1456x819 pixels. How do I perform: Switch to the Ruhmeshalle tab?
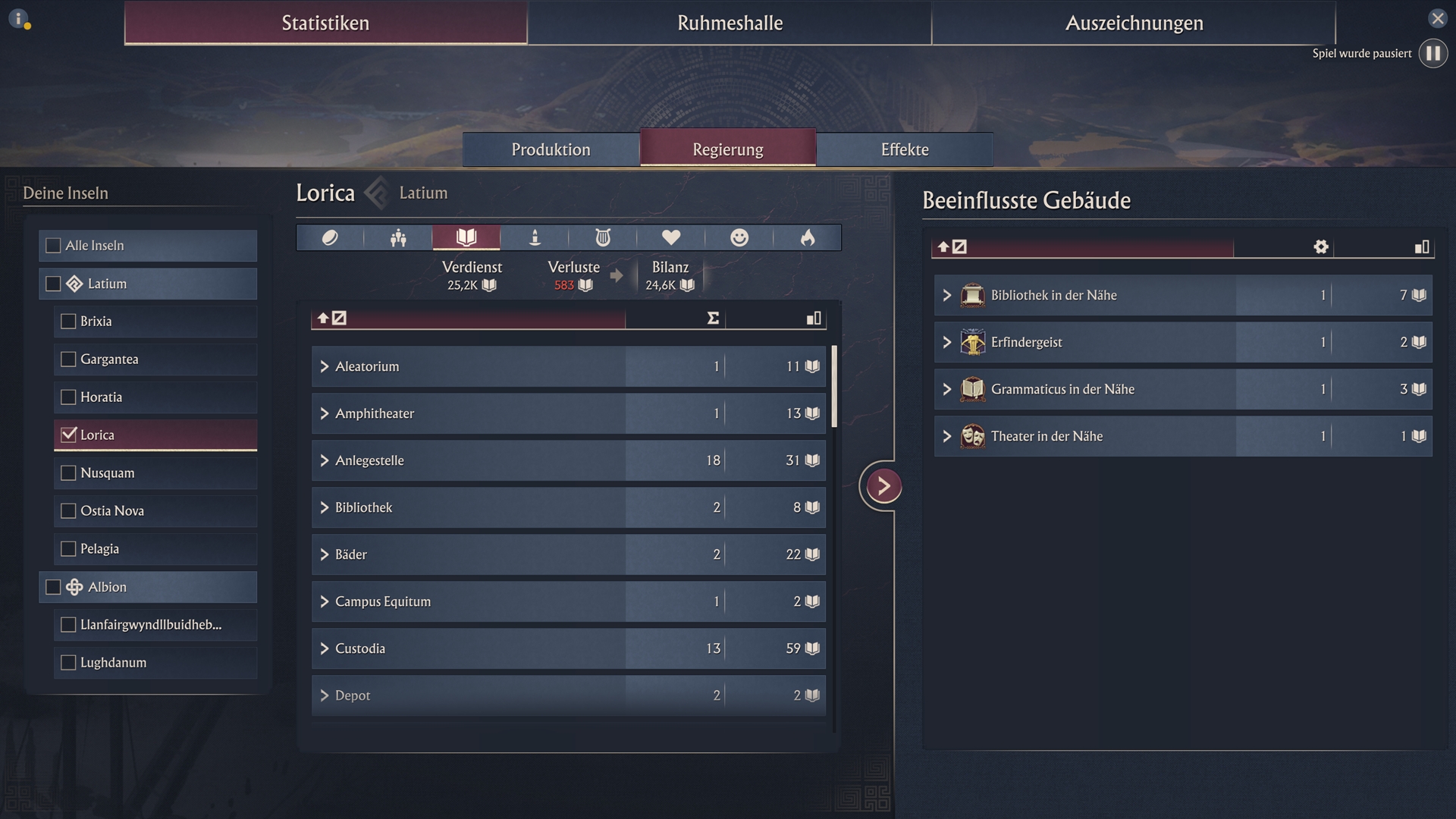tap(730, 23)
